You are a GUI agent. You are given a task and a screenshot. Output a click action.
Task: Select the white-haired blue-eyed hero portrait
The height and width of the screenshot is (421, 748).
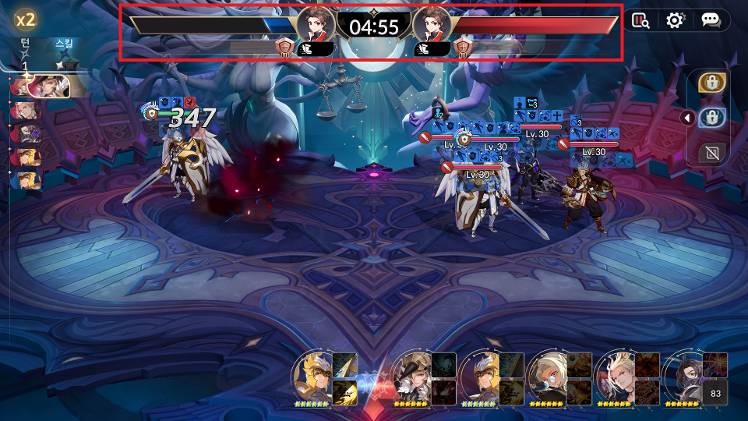point(547,377)
